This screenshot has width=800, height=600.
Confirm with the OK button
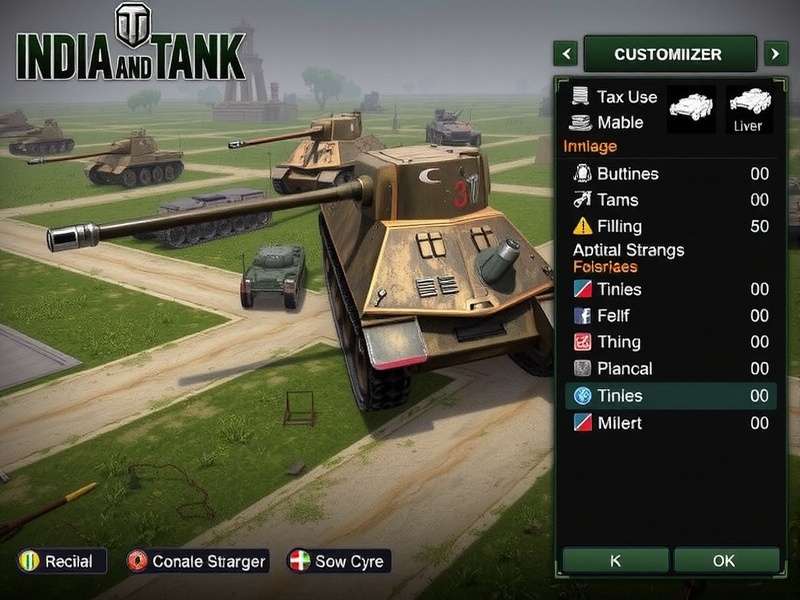[724, 561]
